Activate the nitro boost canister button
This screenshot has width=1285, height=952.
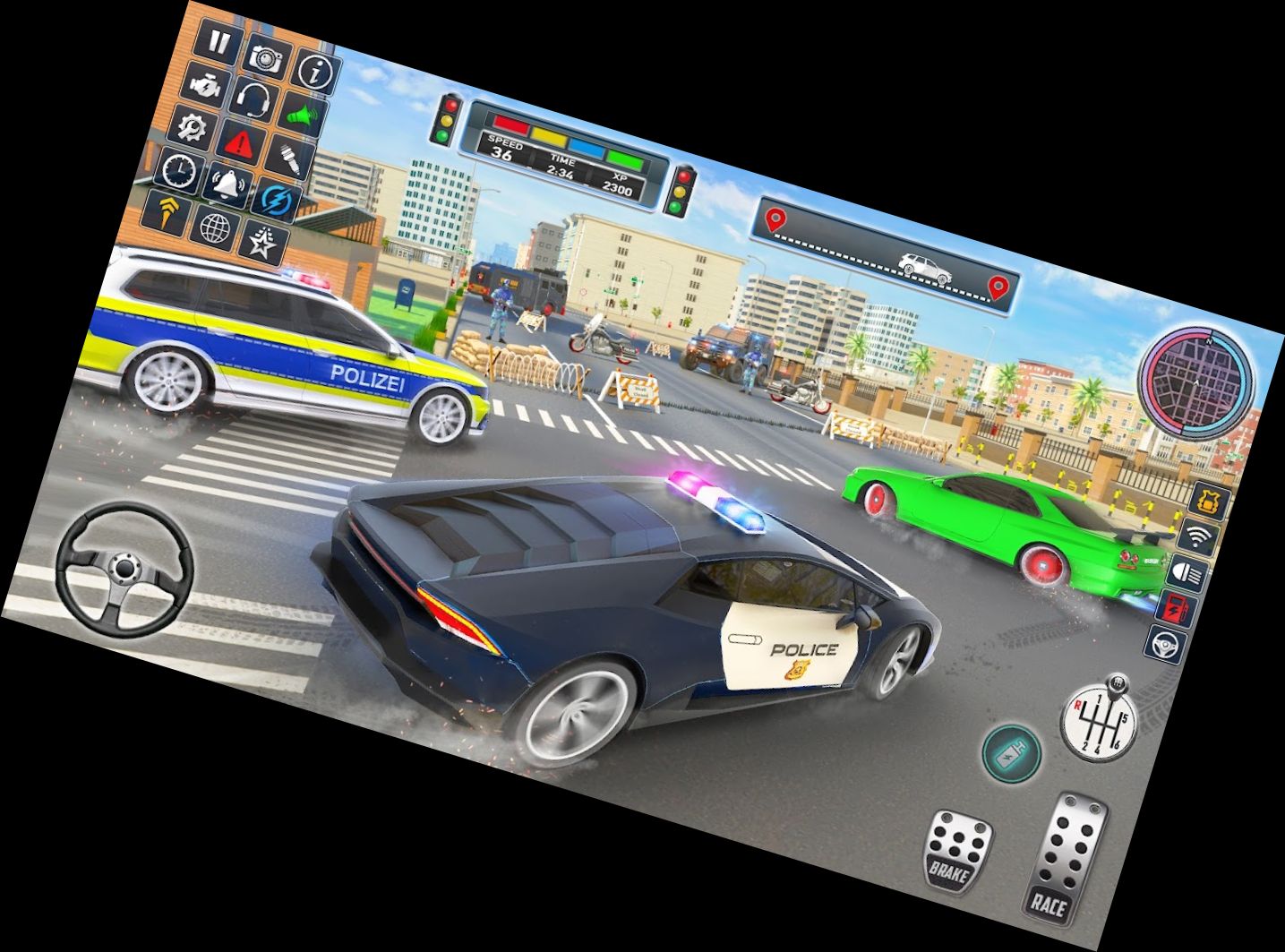click(1011, 750)
